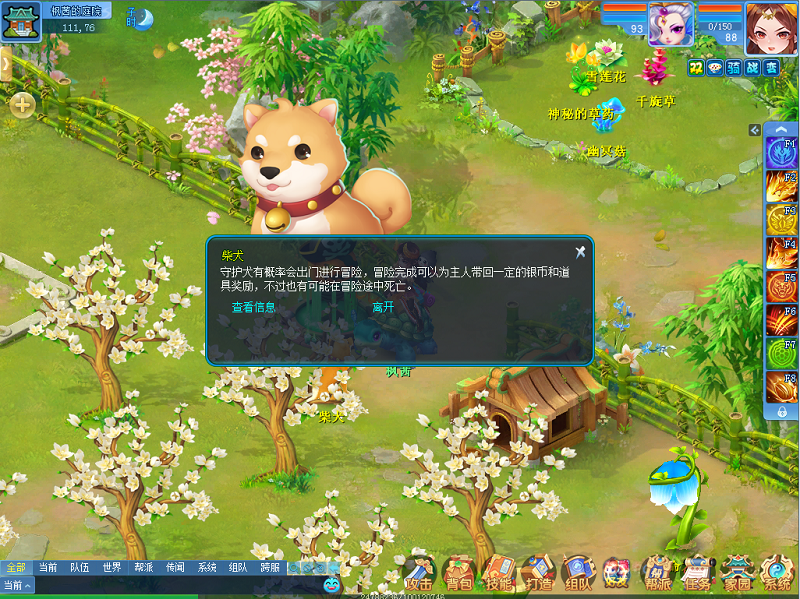Show the 系统 chat tab

point(206,567)
